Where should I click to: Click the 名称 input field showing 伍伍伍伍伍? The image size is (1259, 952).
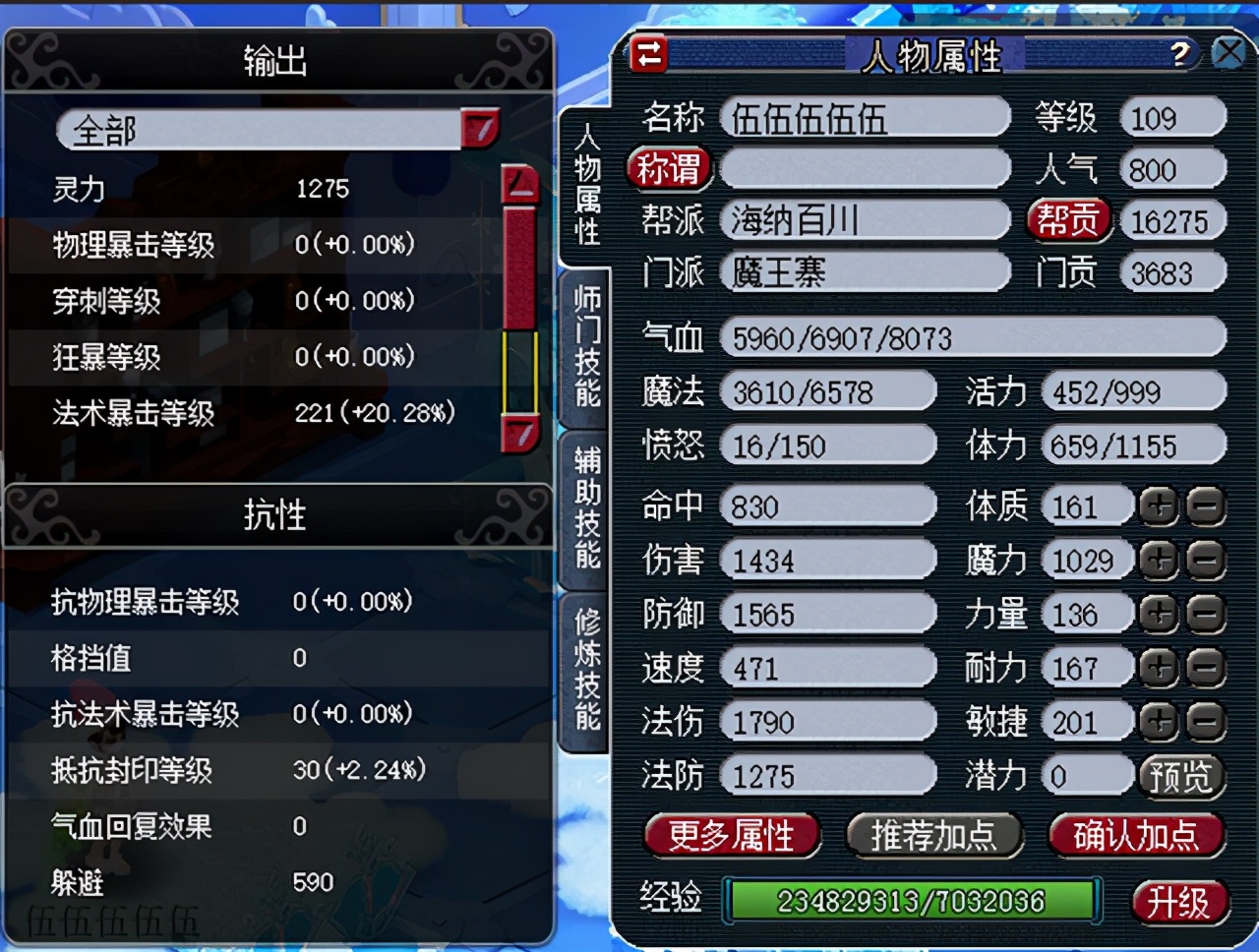coord(864,117)
